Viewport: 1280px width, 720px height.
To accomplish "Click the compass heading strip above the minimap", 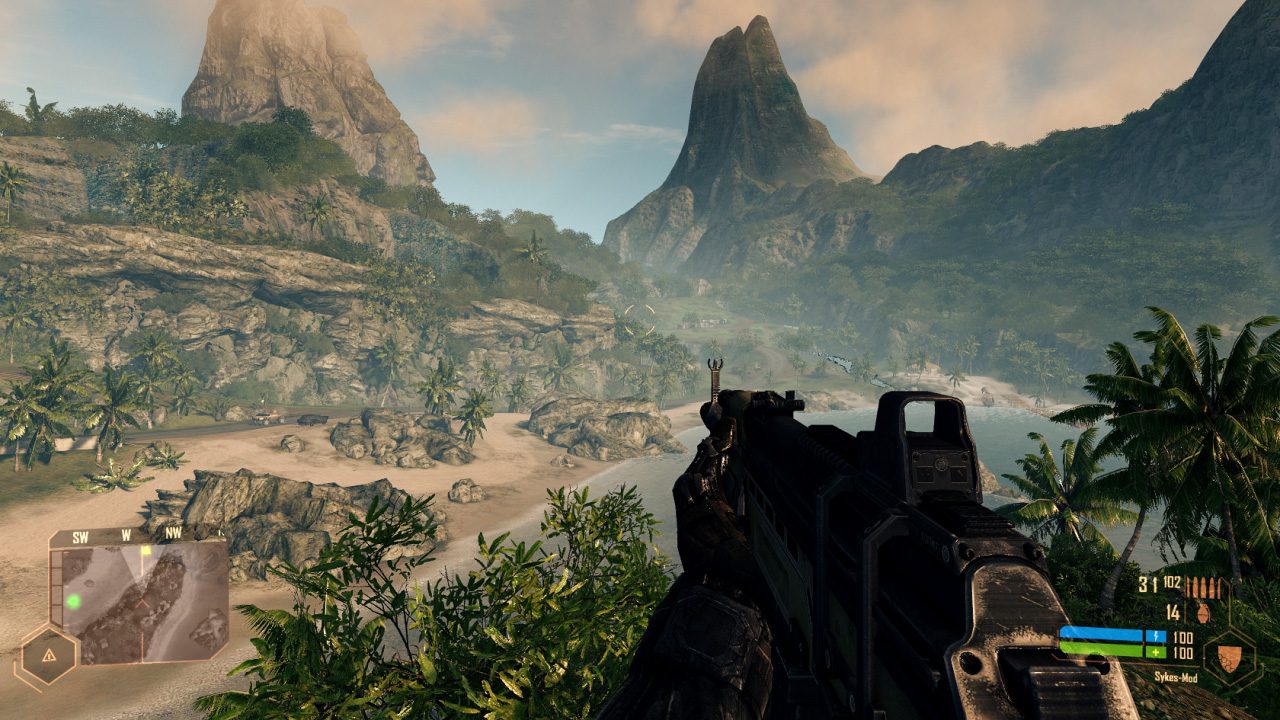I will (127, 536).
